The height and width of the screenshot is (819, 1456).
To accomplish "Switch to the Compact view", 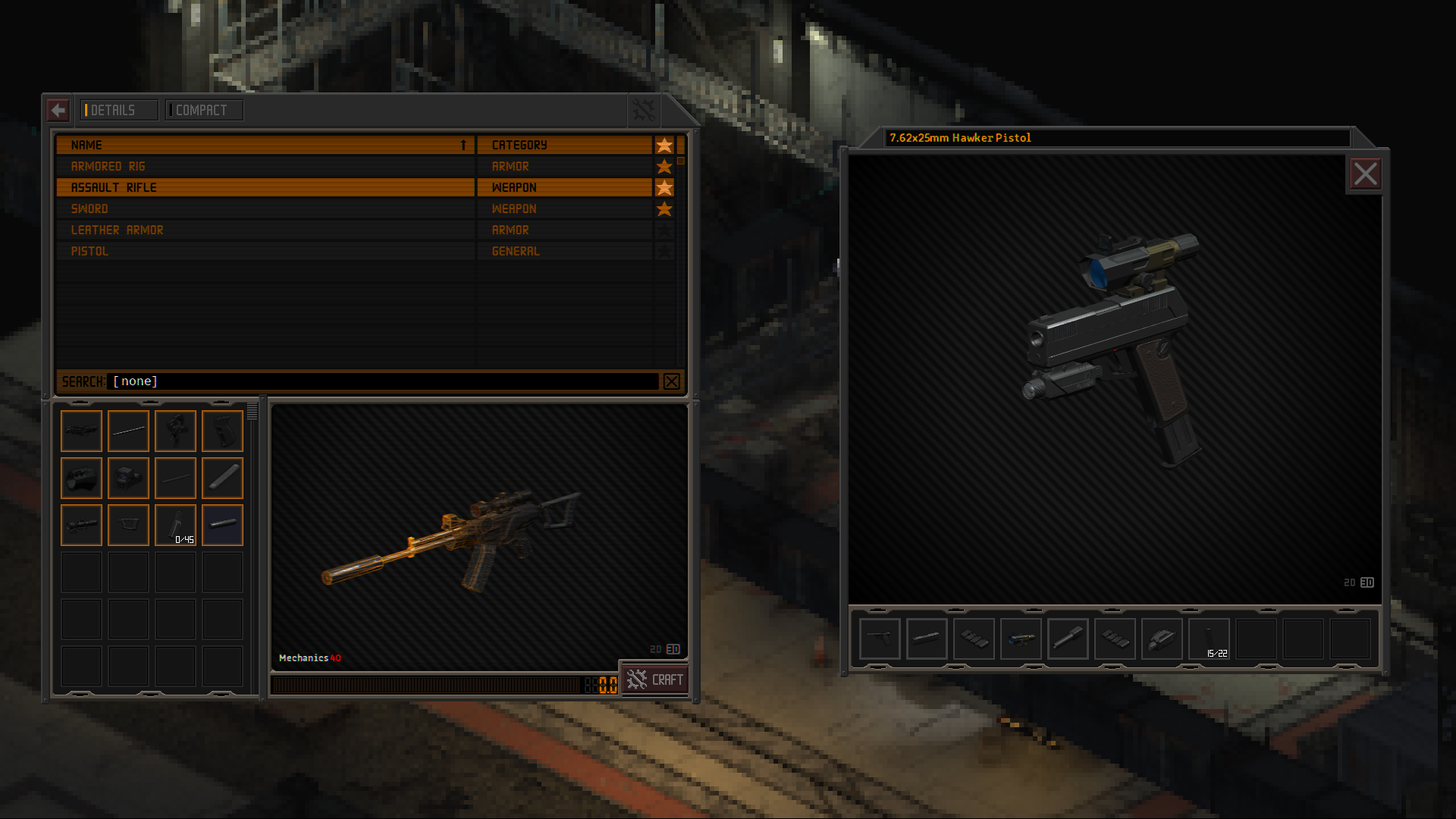I will 204,110.
